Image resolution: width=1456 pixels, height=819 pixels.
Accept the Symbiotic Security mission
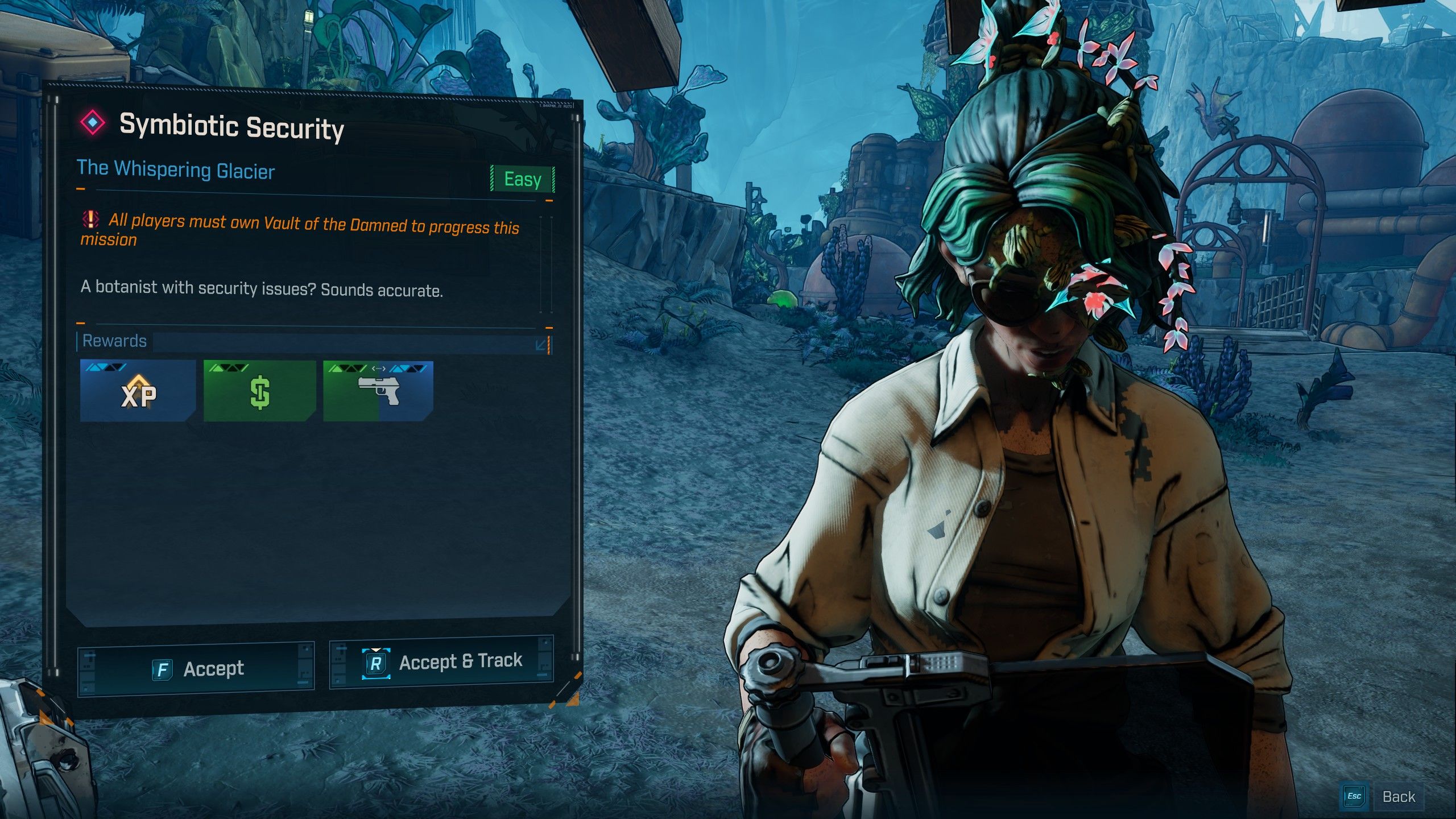point(196,669)
